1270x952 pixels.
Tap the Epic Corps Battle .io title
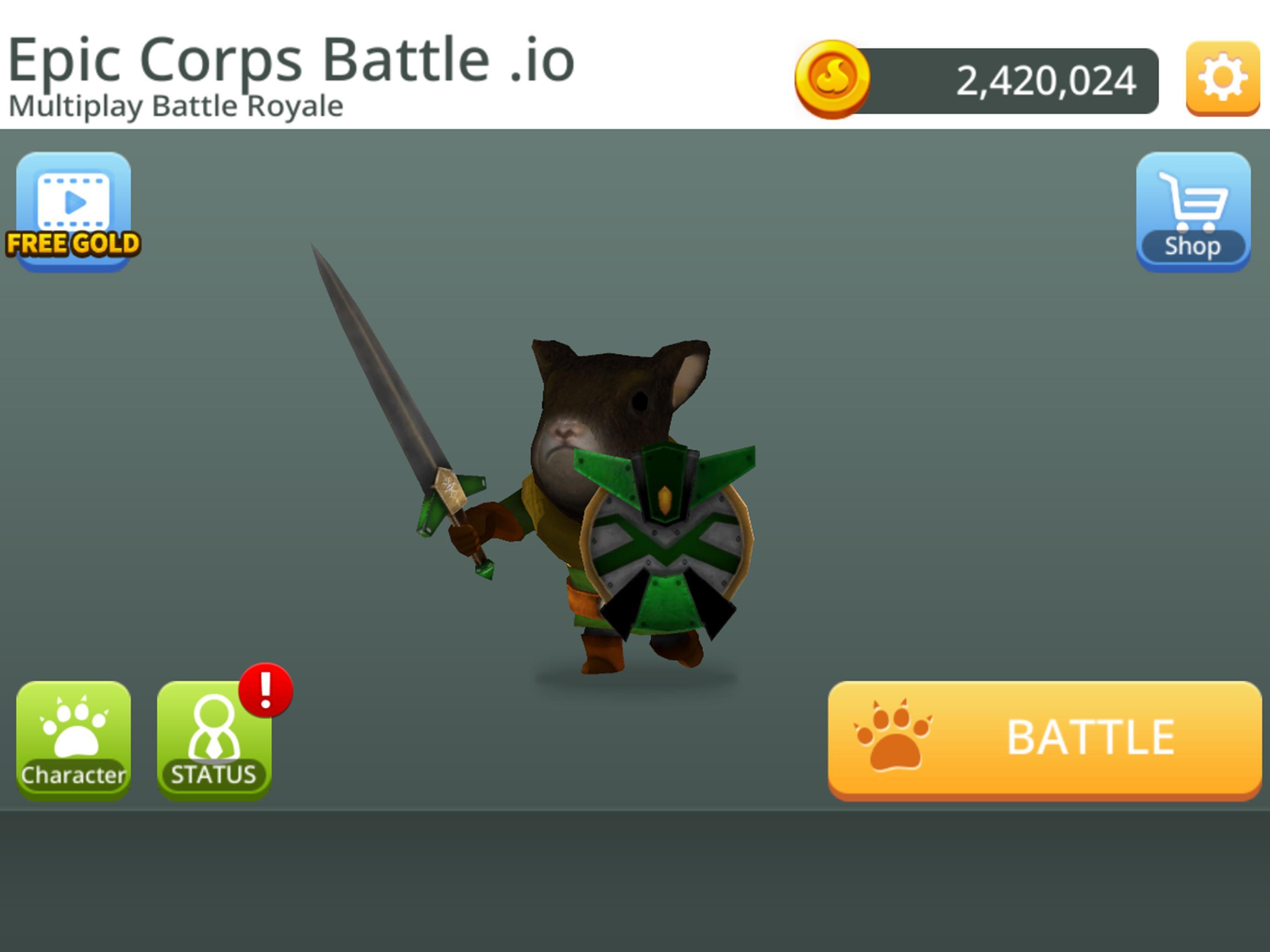coord(291,58)
